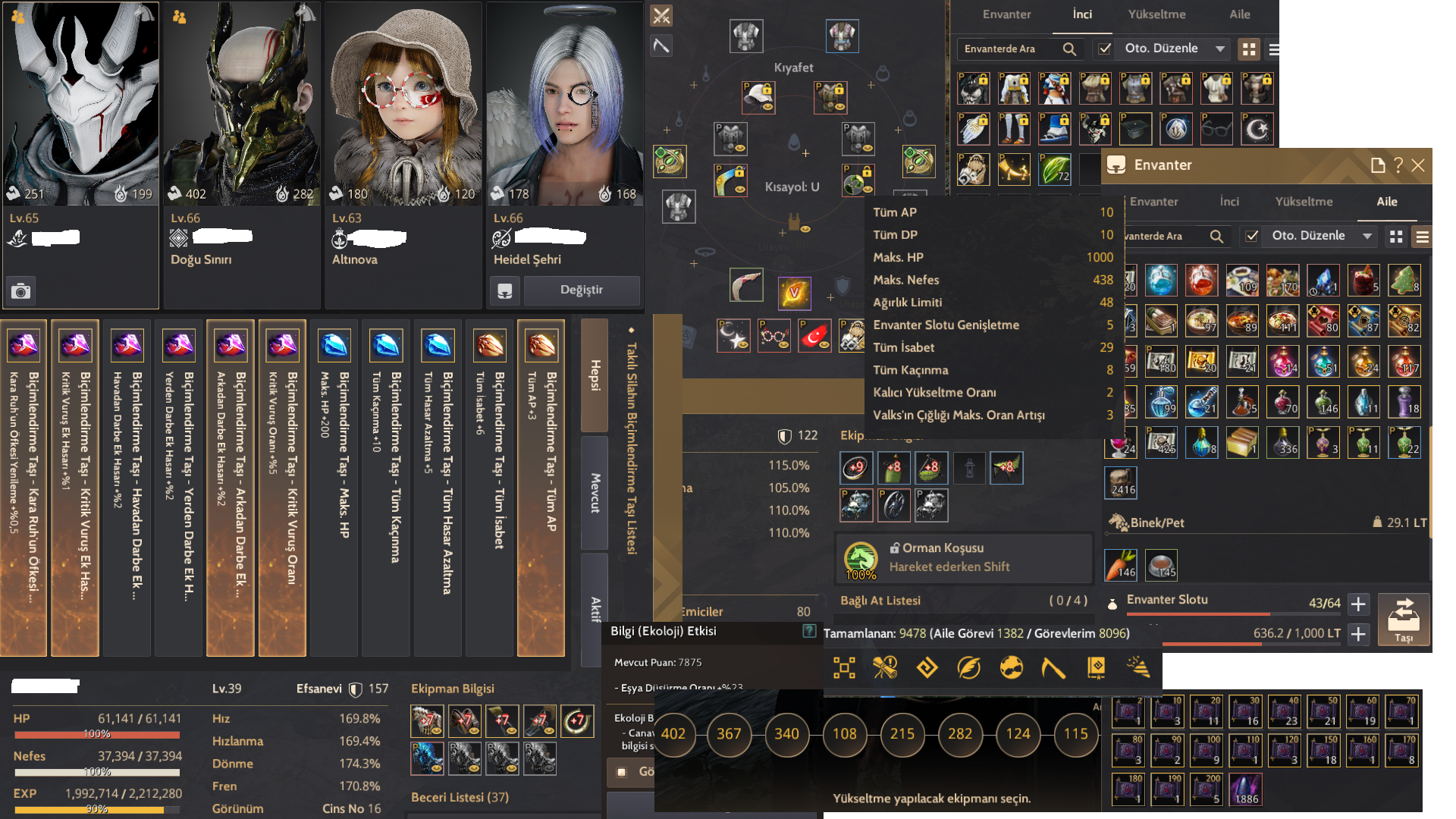Click the feather quill icon on bottom bar

coord(969,668)
